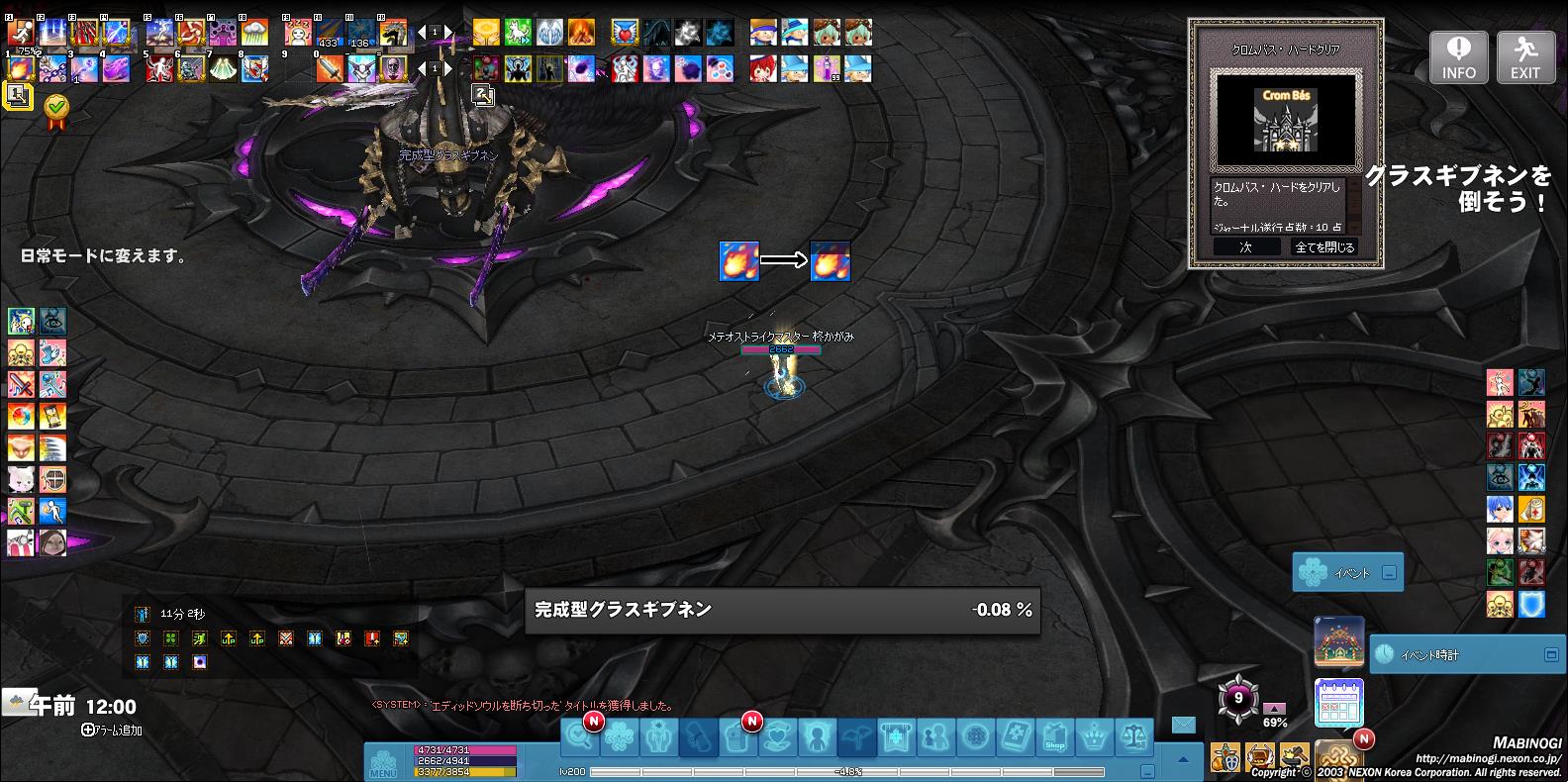
Task: Click 全てを閉じる in the achievement popup
Action: 1326,245
